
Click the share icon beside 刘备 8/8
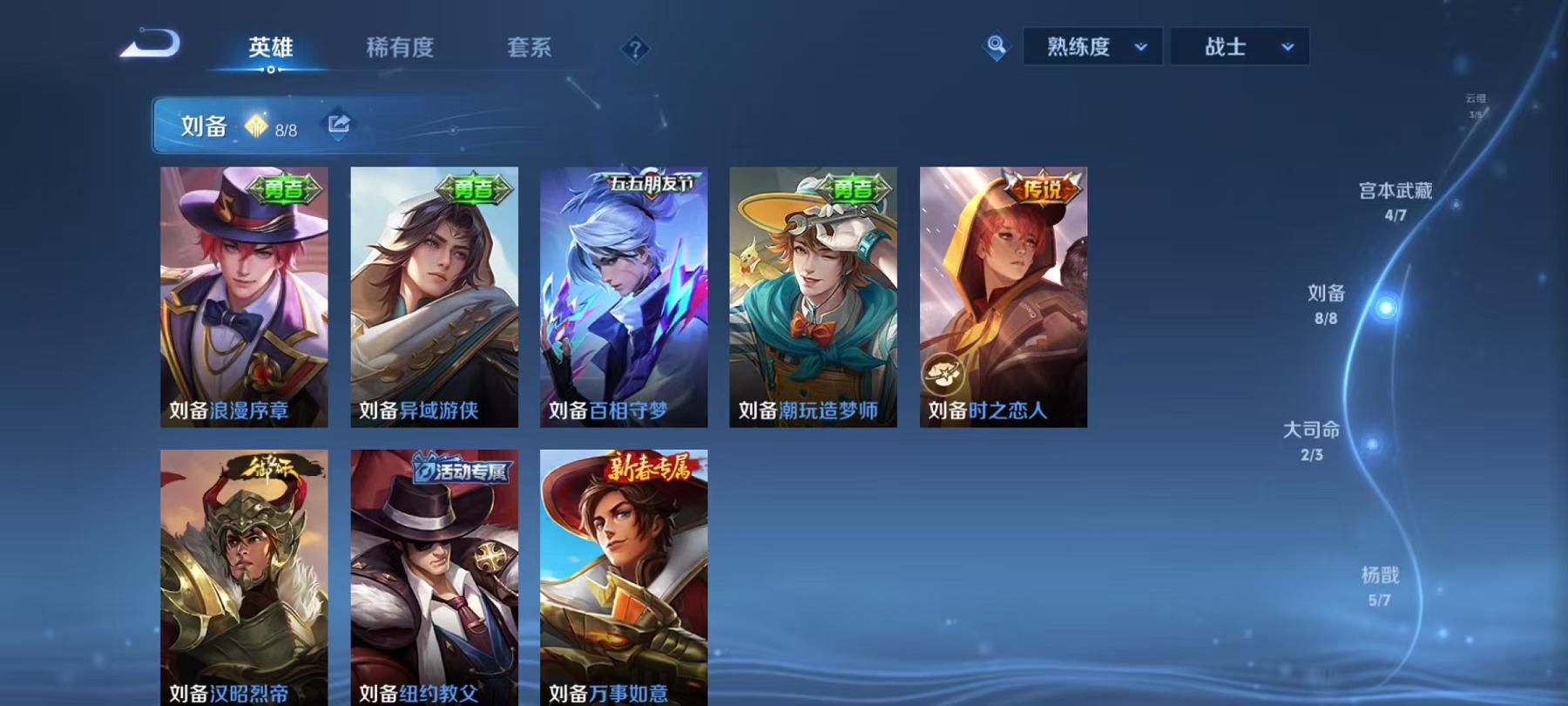coord(337,124)
